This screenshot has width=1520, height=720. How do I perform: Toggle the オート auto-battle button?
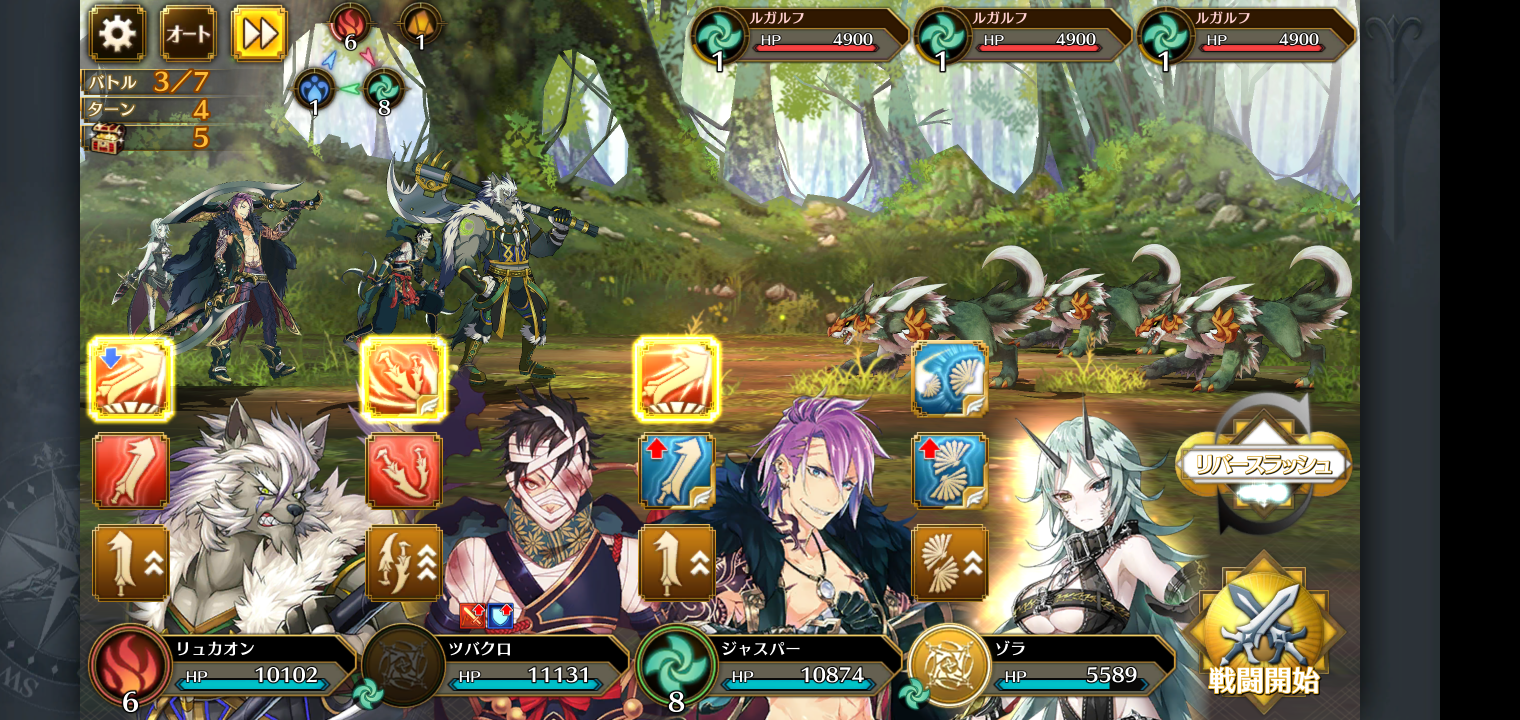click(x=188, y=34)
